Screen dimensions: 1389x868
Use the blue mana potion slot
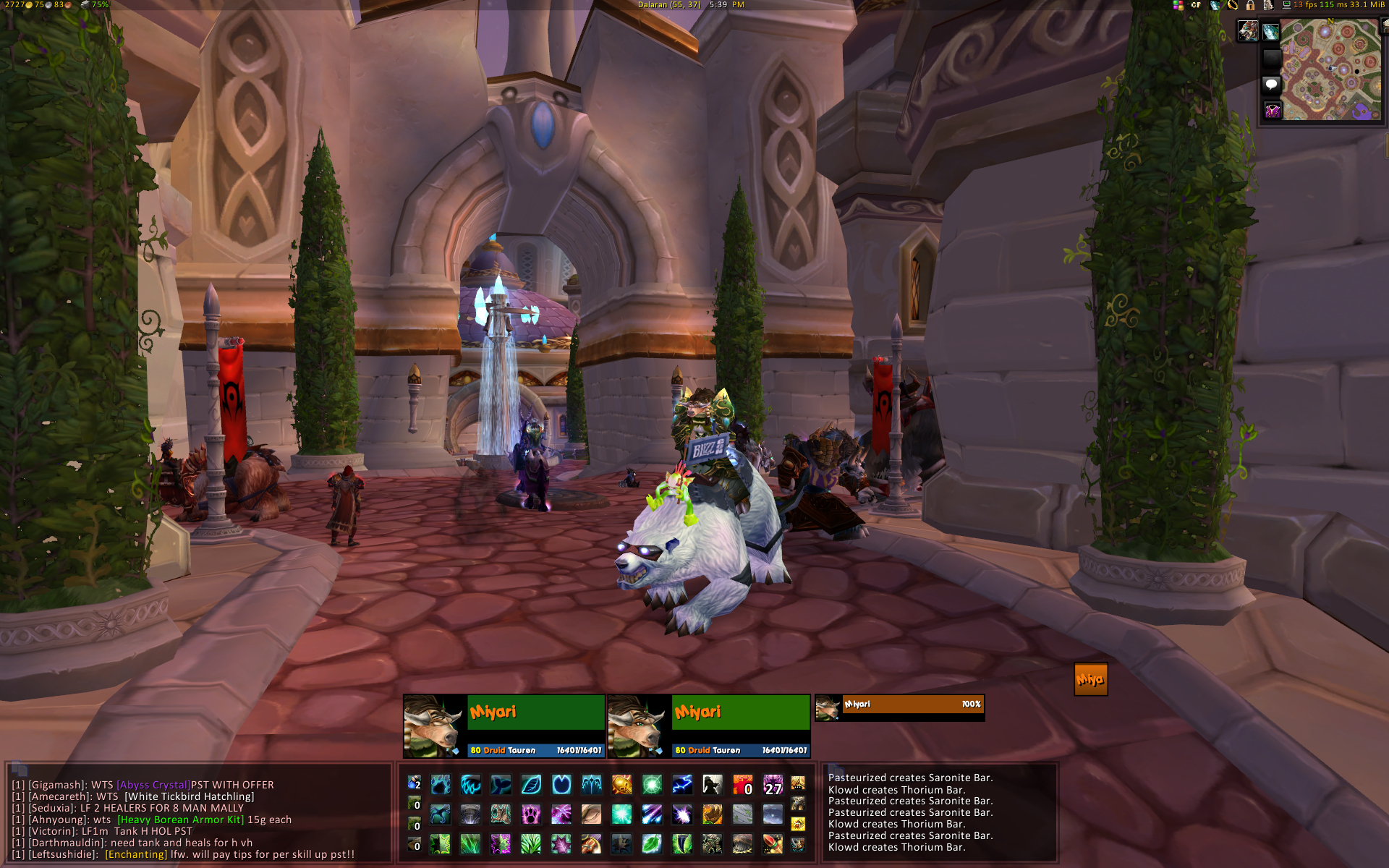pyautogui.click(x=414, y=783)
